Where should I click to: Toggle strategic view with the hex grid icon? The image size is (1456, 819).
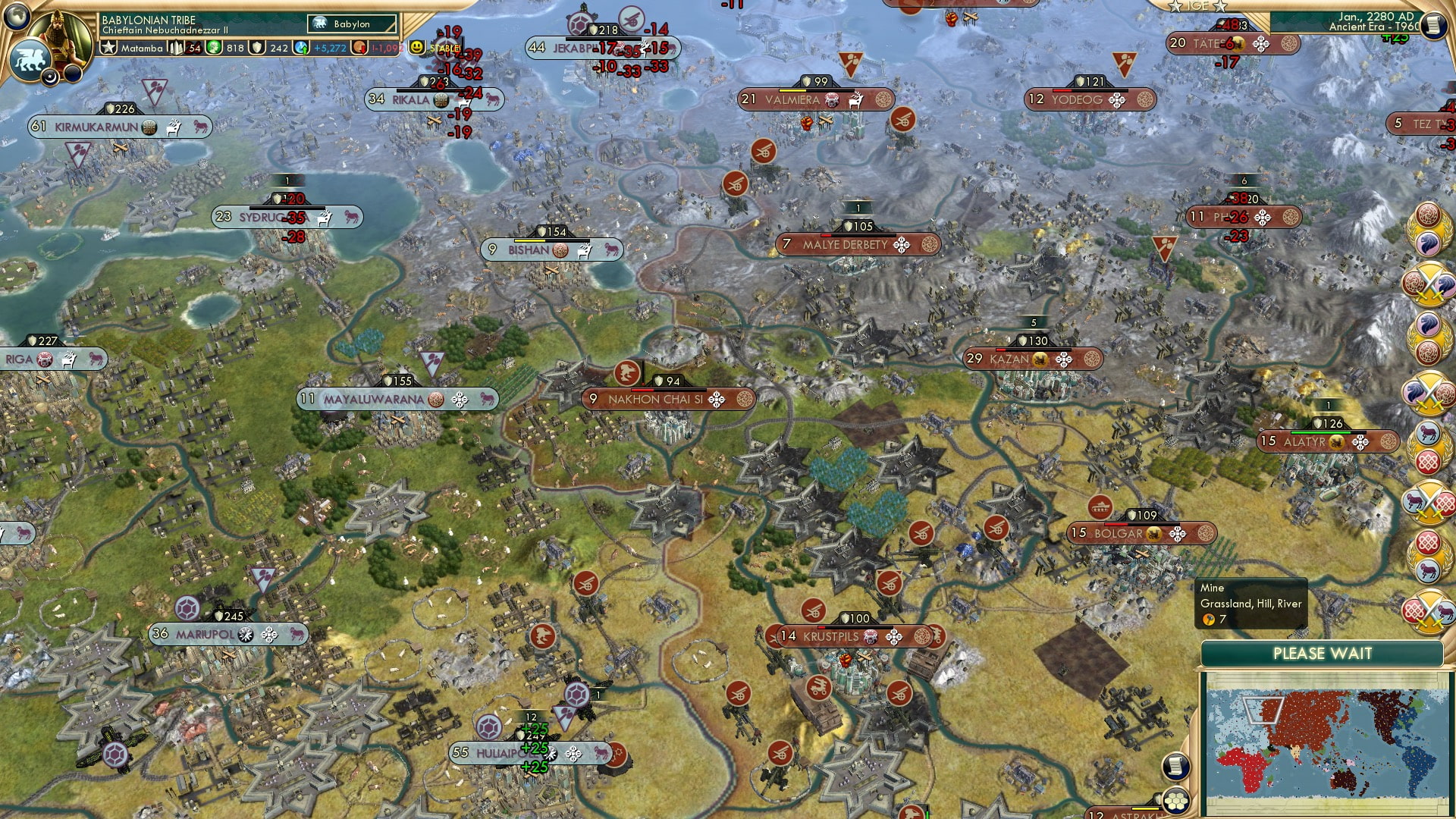pos(1175,802)
